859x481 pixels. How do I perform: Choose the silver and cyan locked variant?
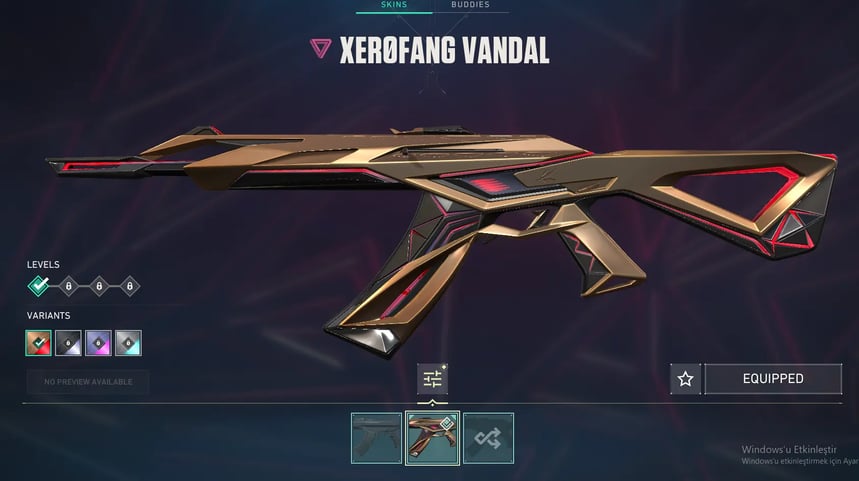click(128, 343)
